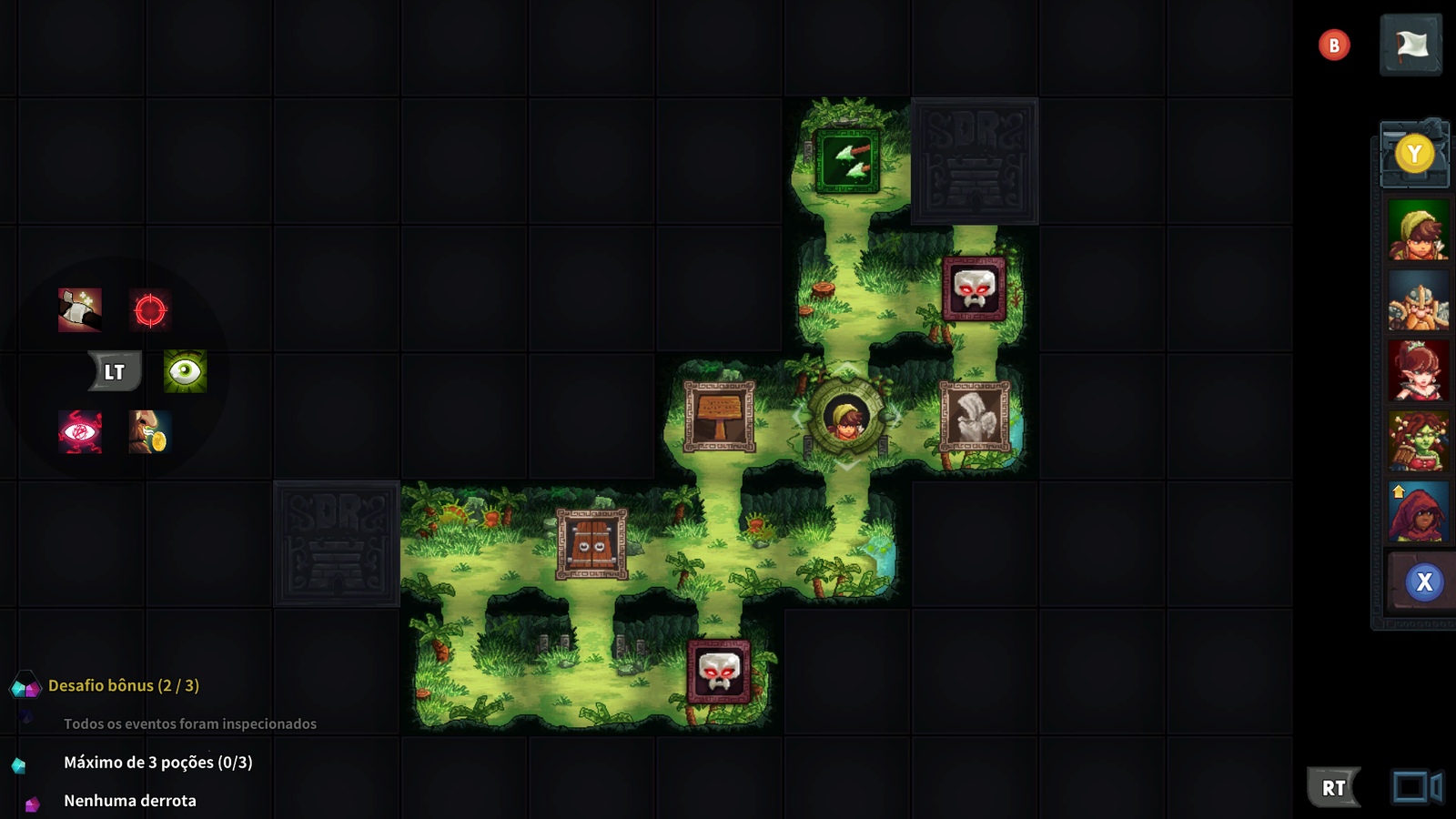Activate the bandage healing skill

pyautogui.click(x=80, y=310)
